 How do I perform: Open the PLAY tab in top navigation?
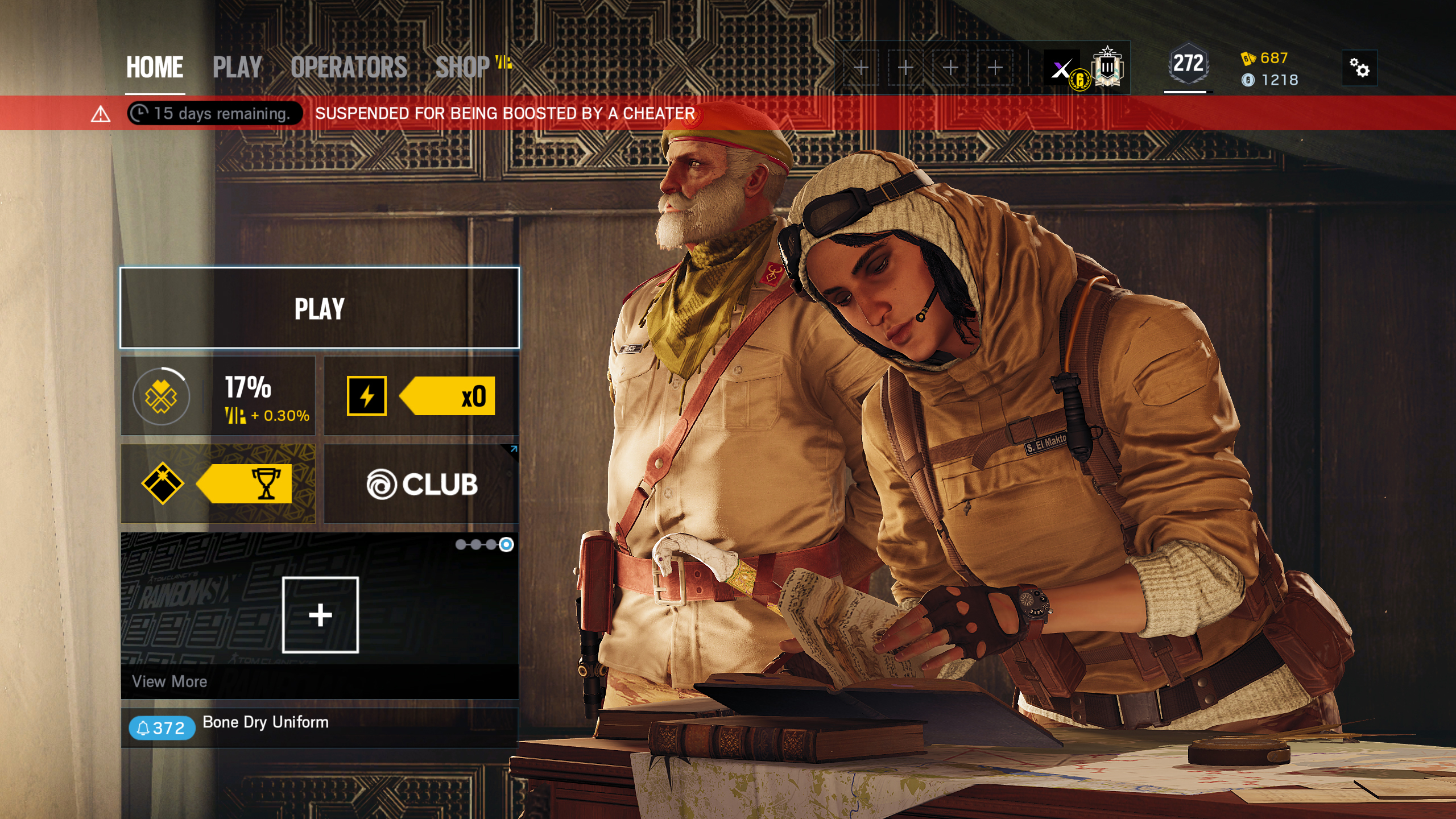point(237,67)
